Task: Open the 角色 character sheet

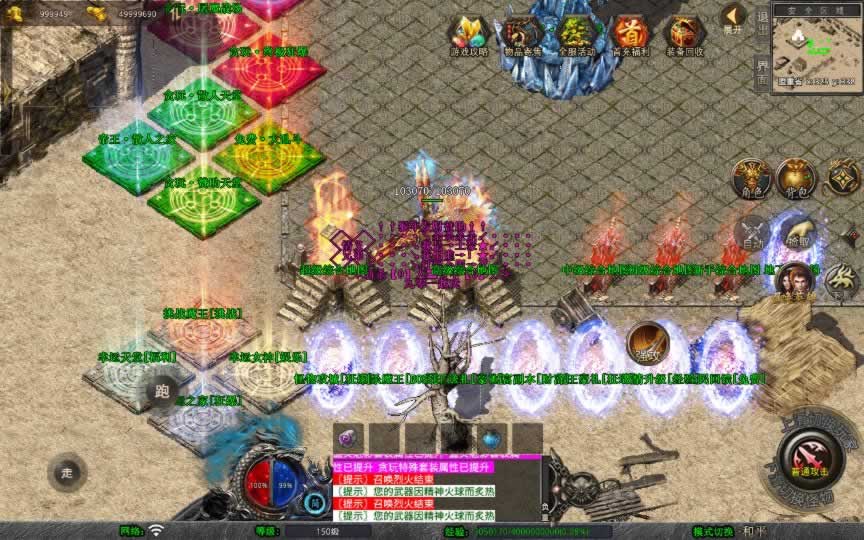Action: click(751, 178)
